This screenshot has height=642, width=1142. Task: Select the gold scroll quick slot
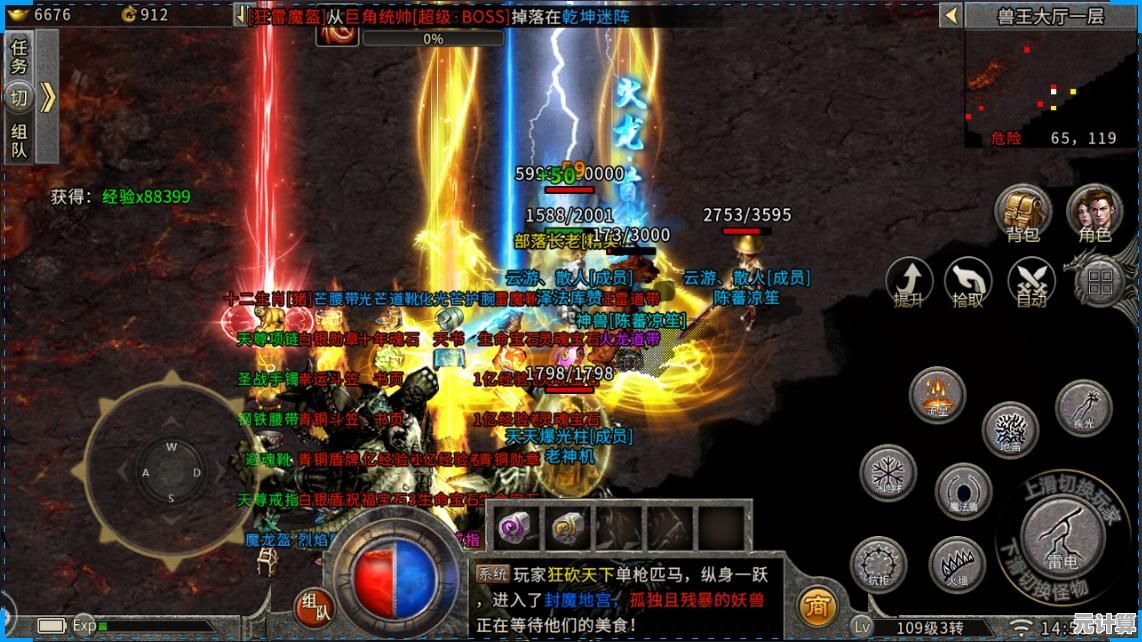567,527
